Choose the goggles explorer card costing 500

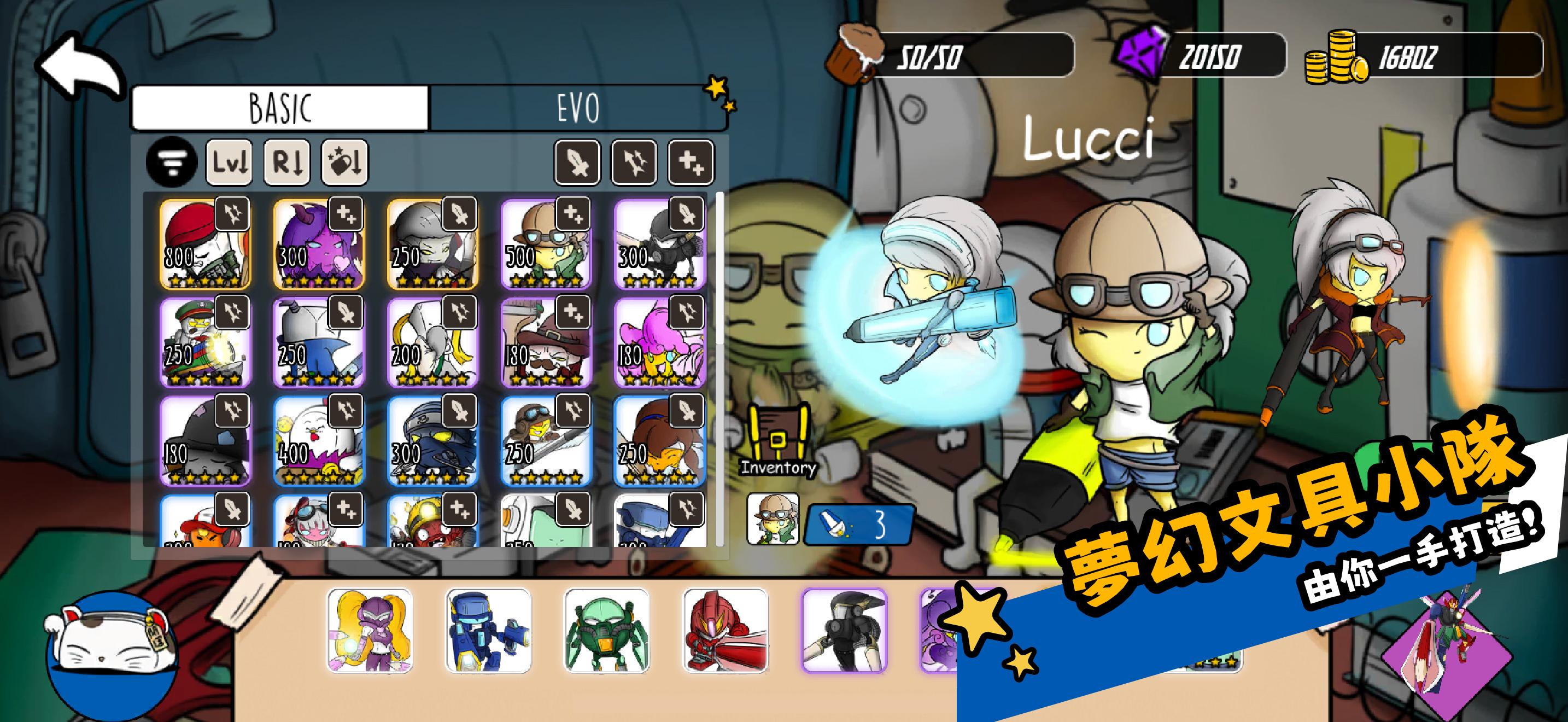(x=546, y=244)
